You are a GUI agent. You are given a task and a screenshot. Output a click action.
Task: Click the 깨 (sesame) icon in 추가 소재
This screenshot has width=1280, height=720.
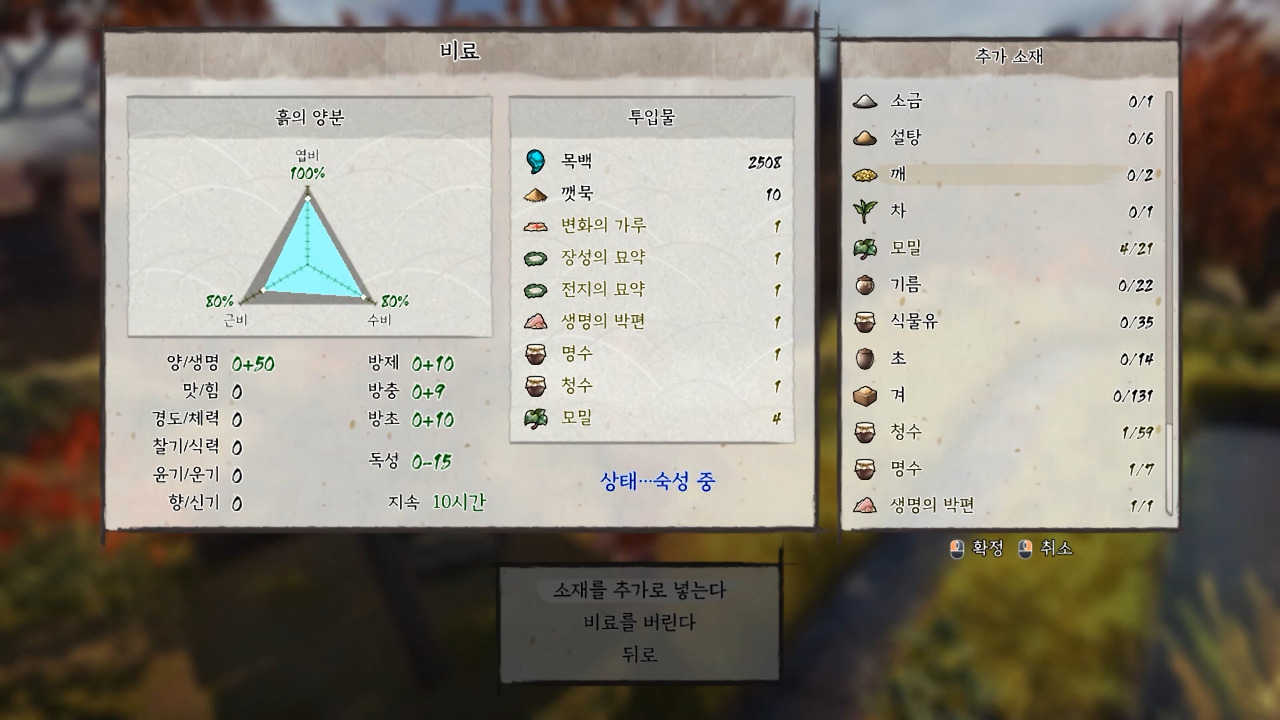(868, 174)
